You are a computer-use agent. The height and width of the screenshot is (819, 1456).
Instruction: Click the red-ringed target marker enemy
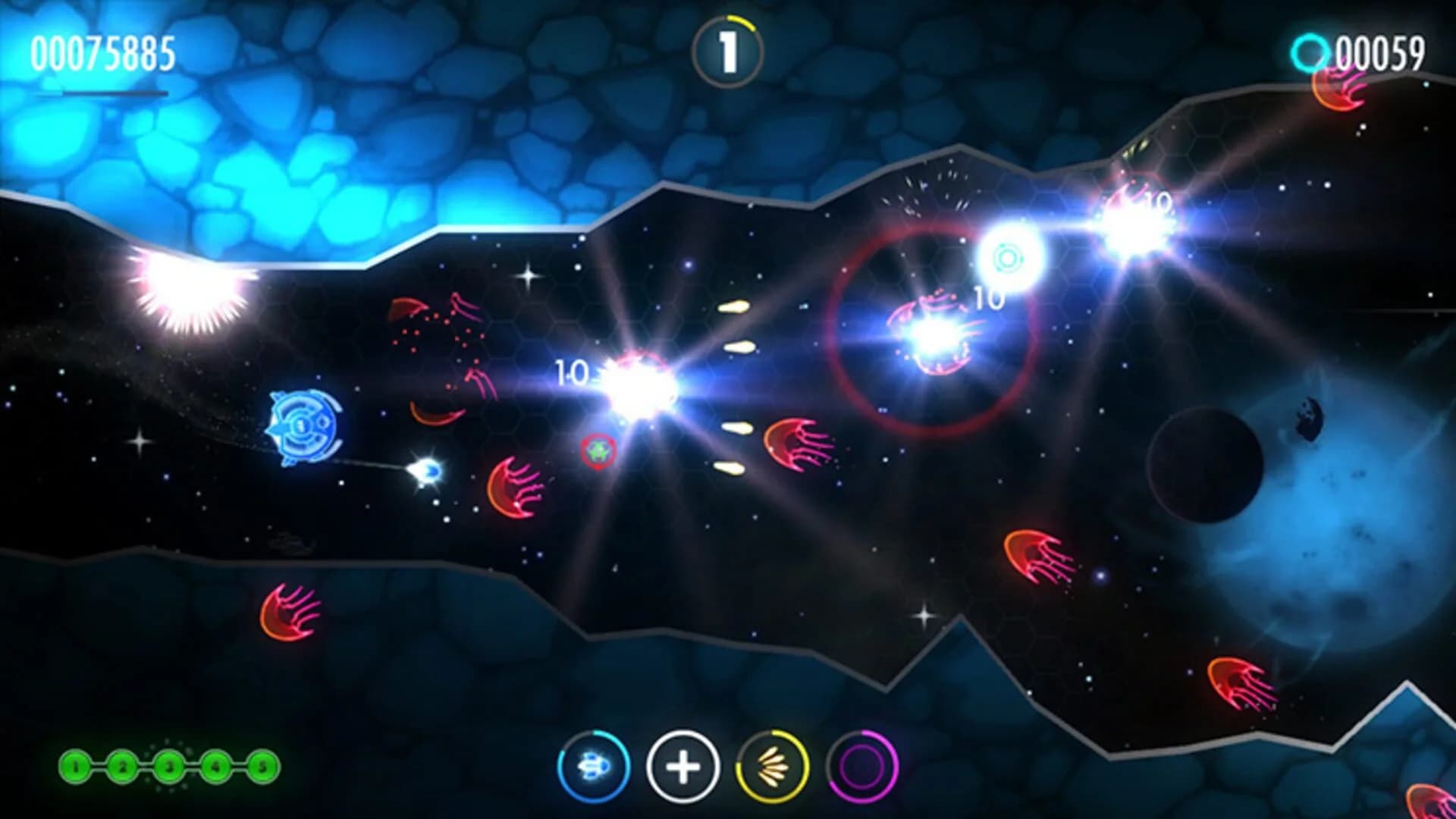pos(598,450)
